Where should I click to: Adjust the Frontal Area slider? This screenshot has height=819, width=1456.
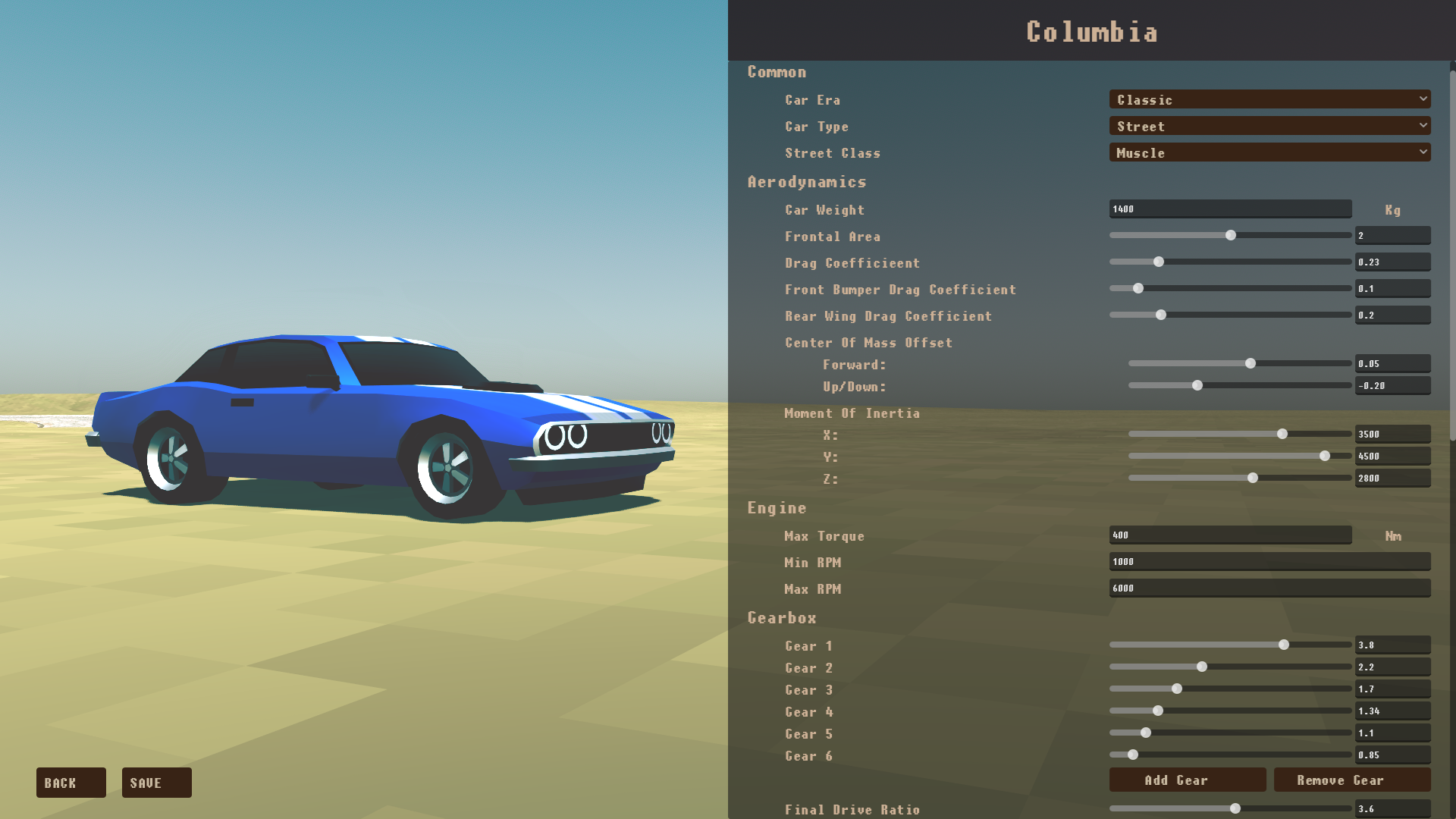(x=1230, y=235)
